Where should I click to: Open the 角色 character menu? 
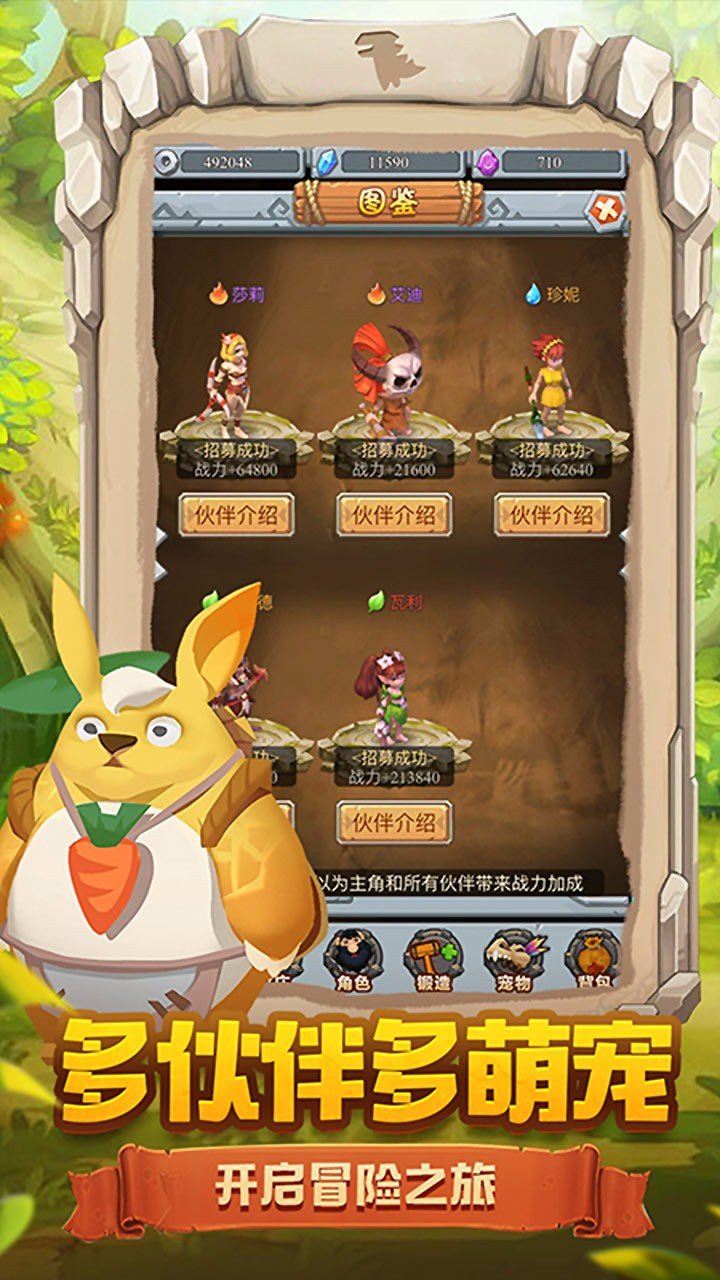(x=351, y=960)
